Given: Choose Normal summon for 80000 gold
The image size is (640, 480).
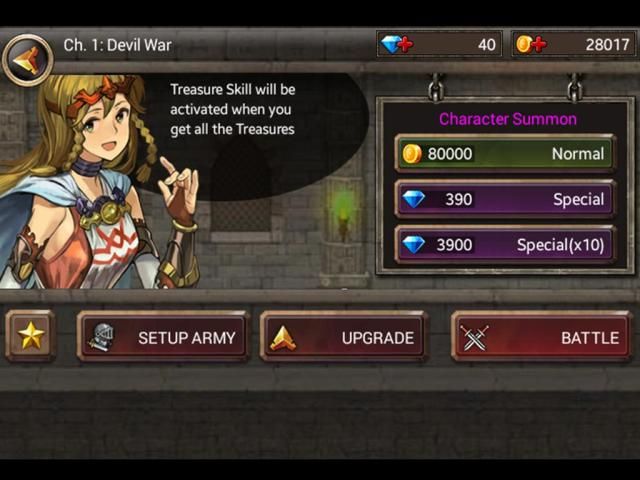Looking at the screenshot, I should tap(505, 153).
